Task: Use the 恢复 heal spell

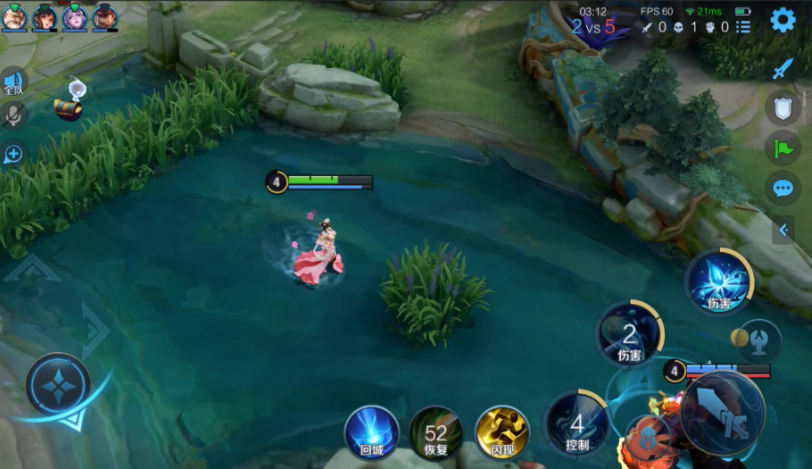Action: pos(436,432)
